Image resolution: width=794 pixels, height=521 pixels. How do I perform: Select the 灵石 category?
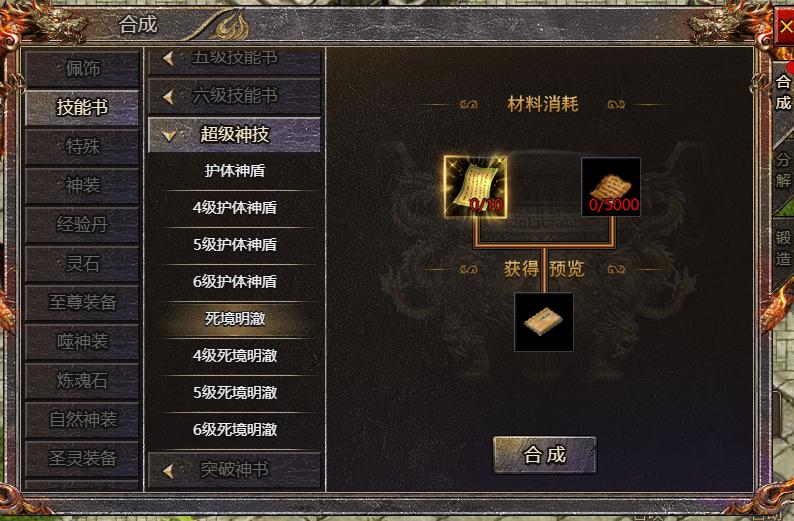[82, 264]
